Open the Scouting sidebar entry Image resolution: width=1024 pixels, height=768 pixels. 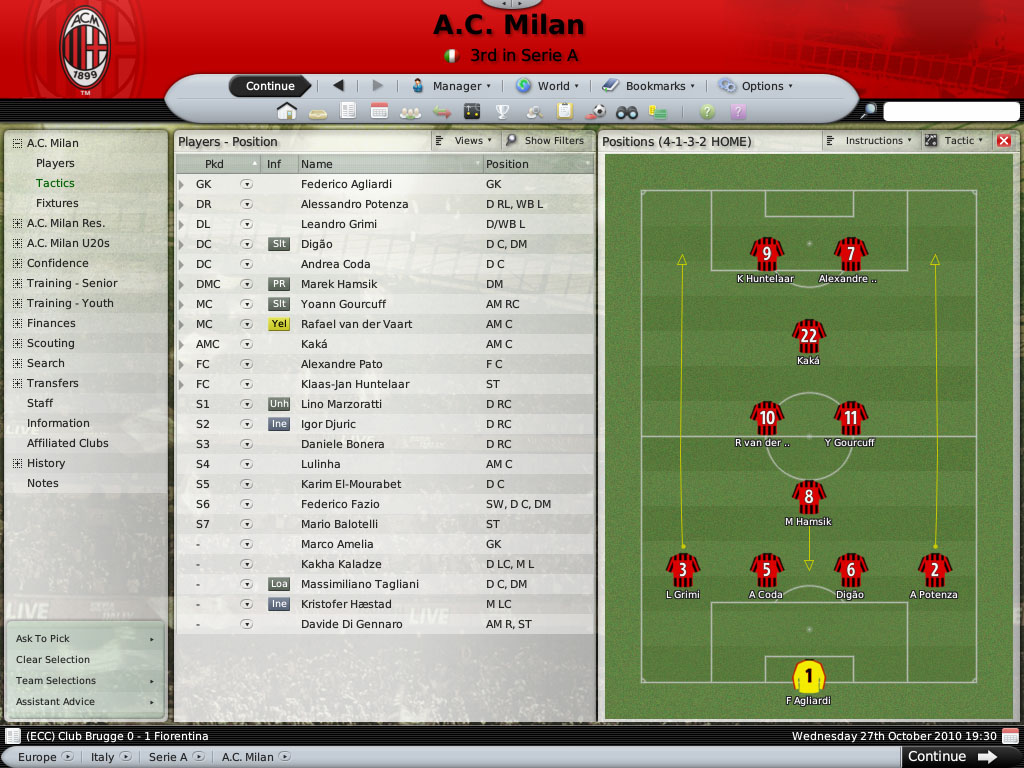[x=50, y=343]
